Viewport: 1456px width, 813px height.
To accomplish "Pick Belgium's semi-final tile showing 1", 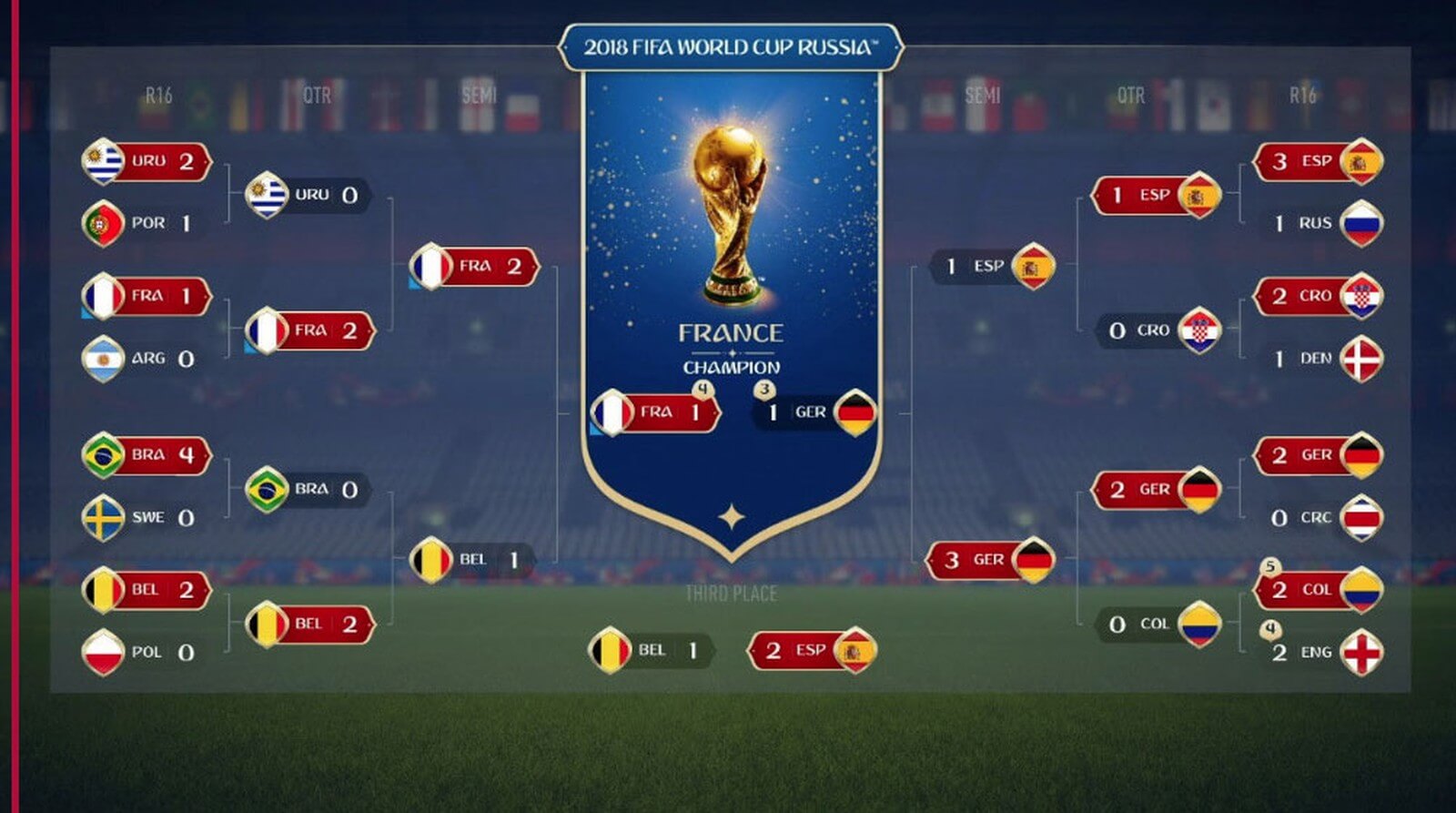I will point(471,560).
